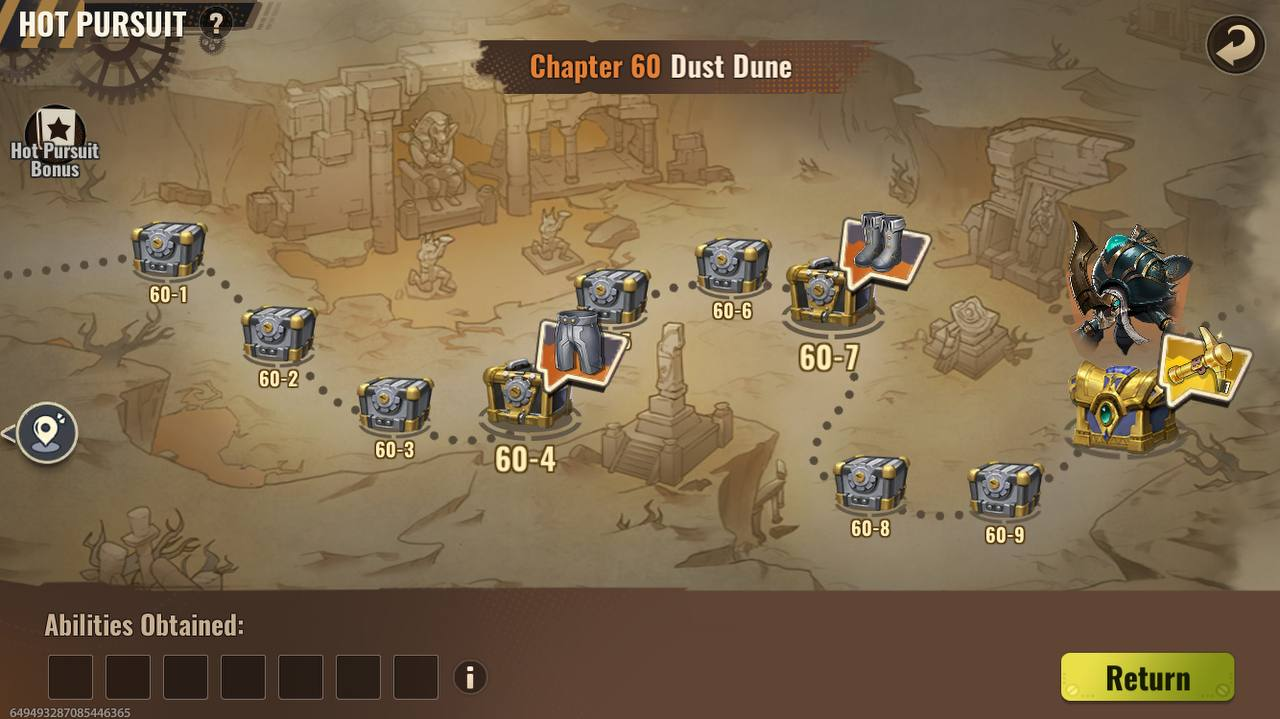1280x719 pixels.
Task: Select the 60-3 stage chest
Action: (x=395, y=405)
